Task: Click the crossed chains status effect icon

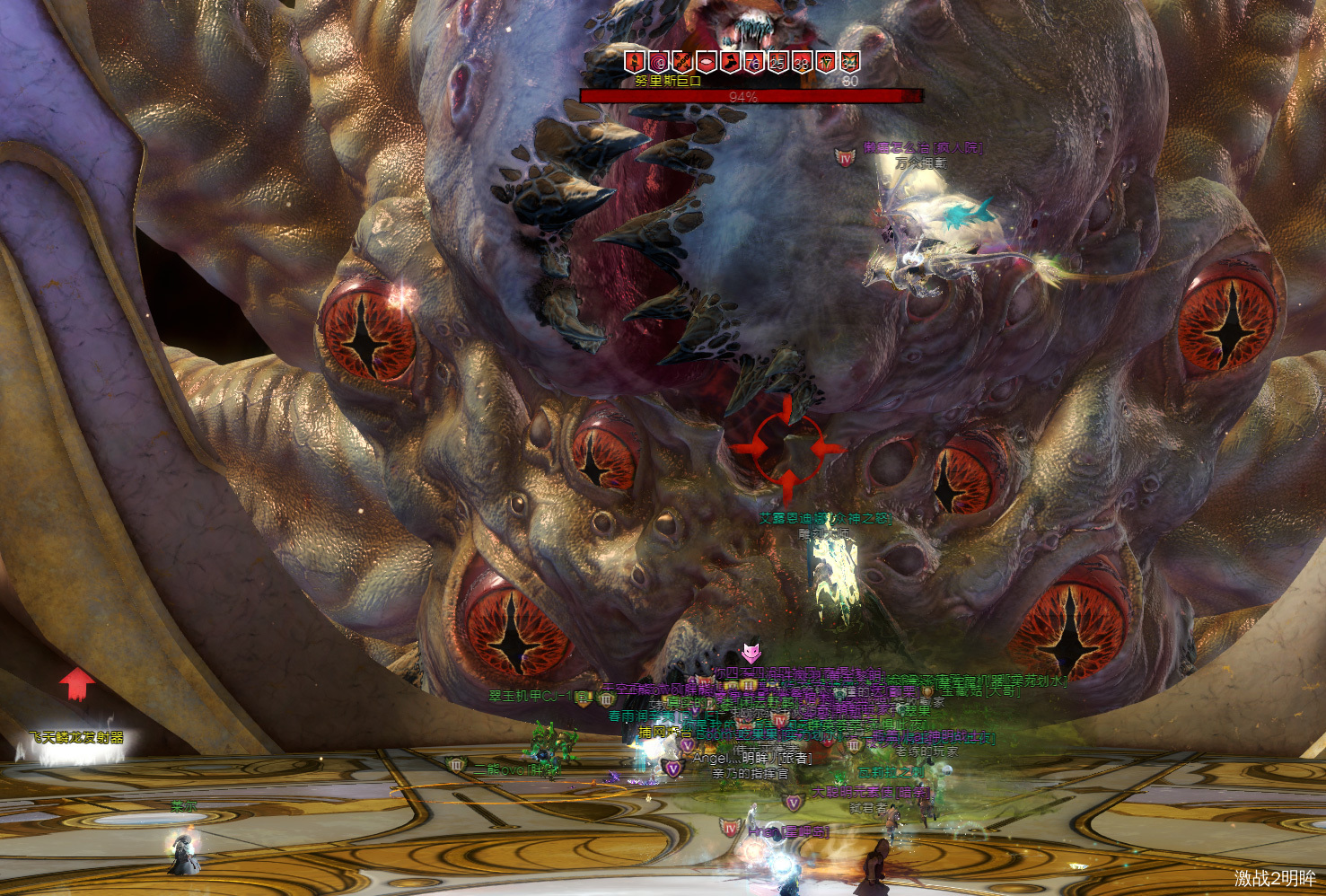Action: 682,61
